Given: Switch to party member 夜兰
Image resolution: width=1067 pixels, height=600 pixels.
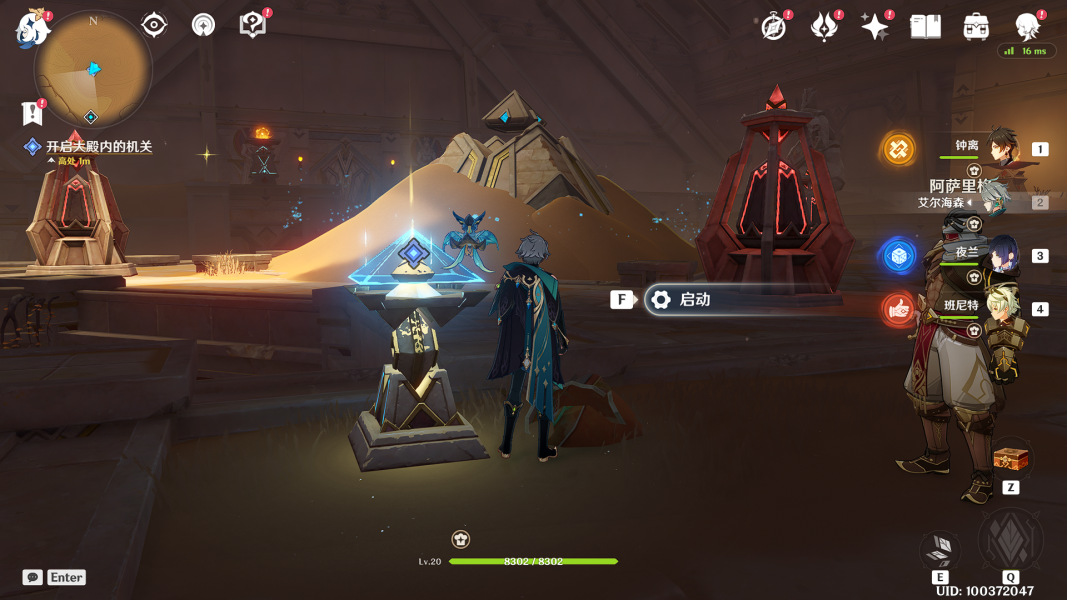Looking at the screenshot, I should (1002, 256).
